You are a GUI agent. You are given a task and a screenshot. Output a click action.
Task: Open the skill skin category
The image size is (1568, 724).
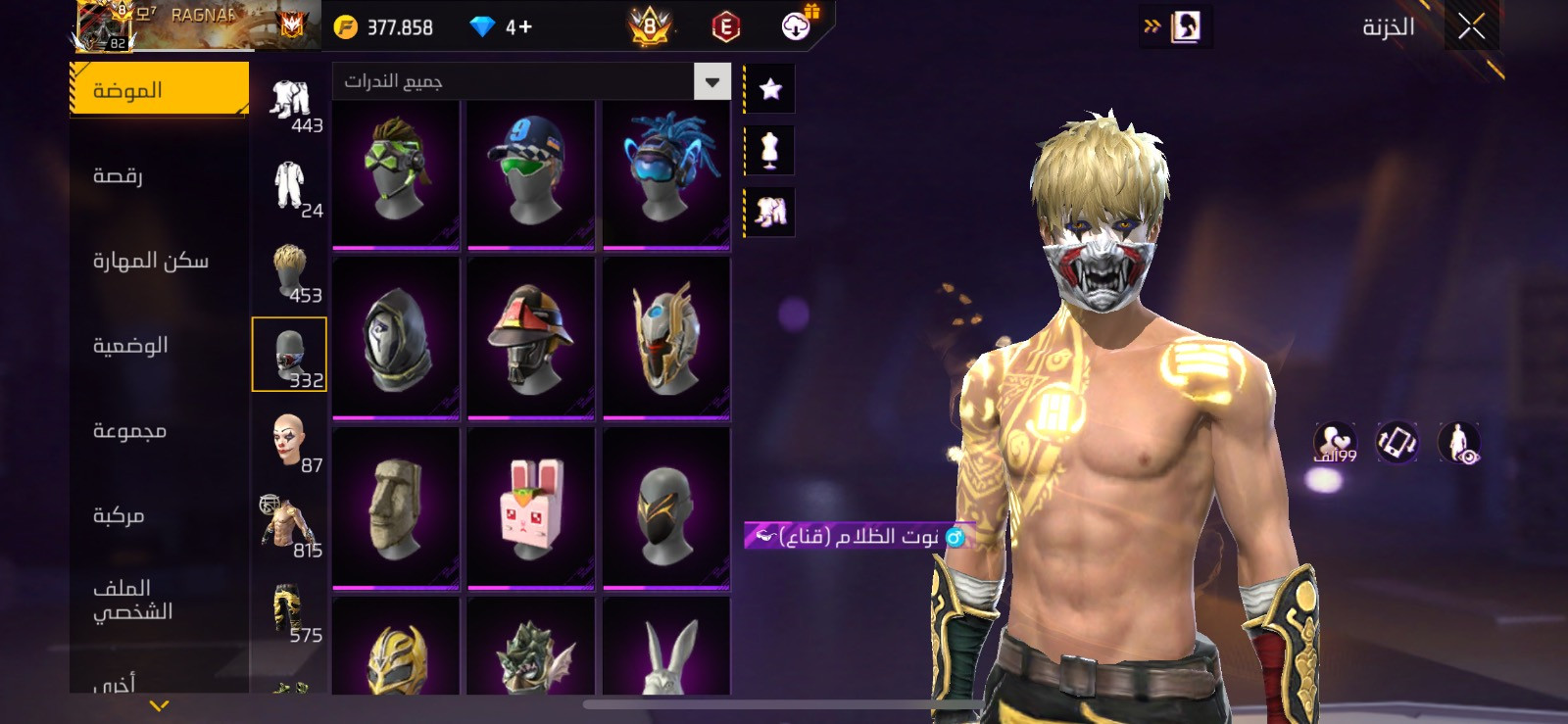(150, 261)
